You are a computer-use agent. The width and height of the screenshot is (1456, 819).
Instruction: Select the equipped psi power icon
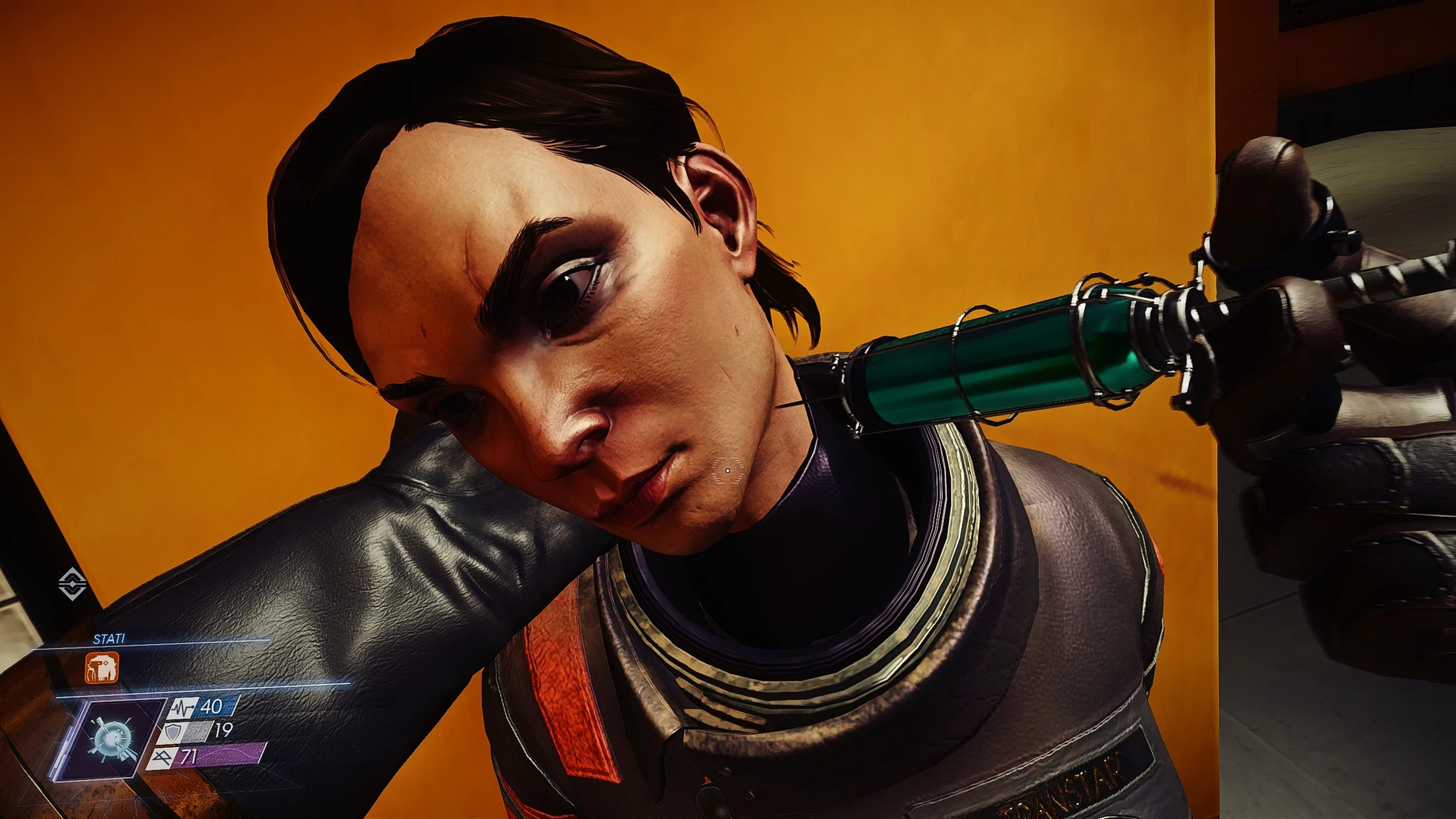113,739
